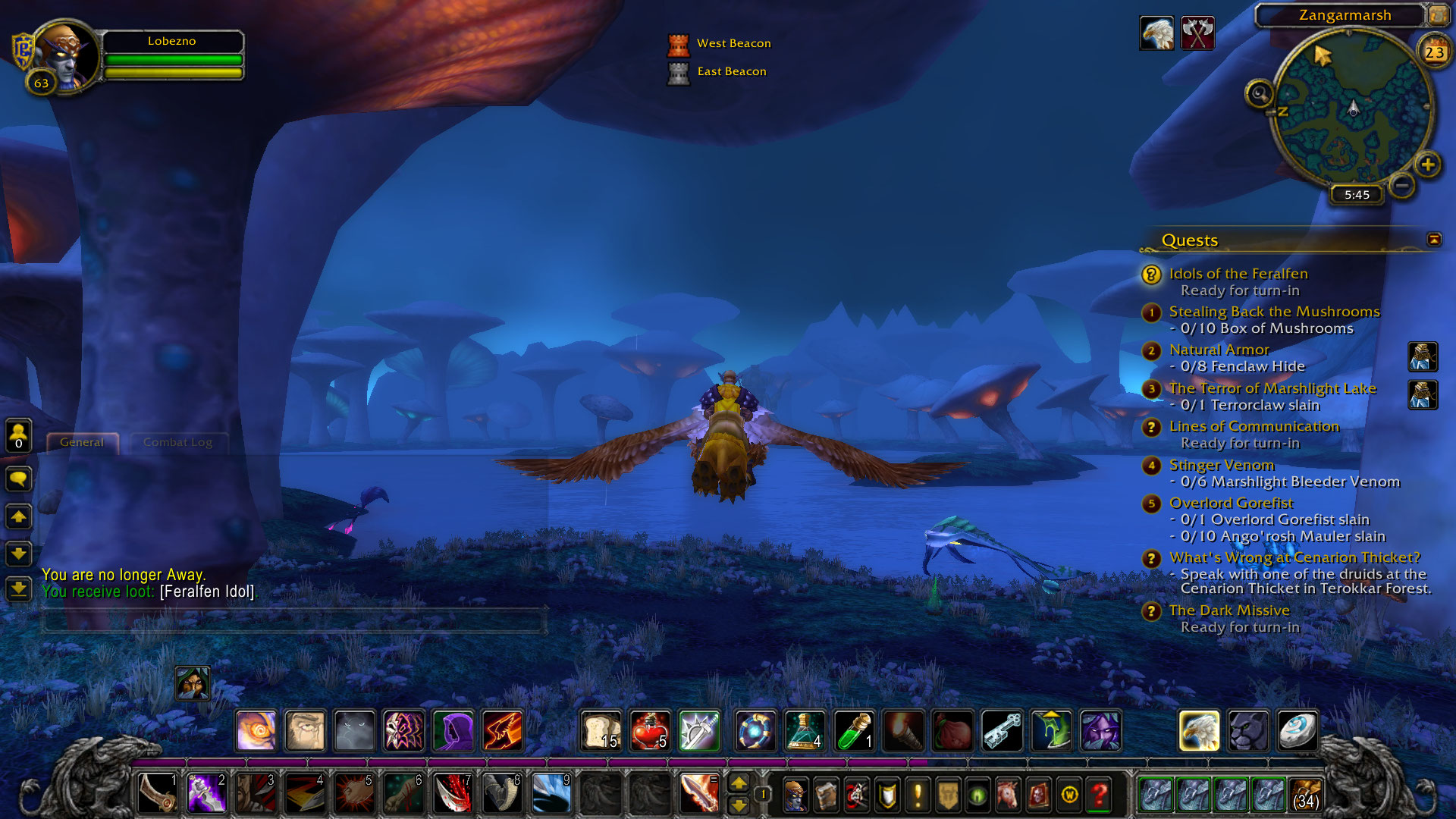Use the skeleton key item

click(1002, 731)
